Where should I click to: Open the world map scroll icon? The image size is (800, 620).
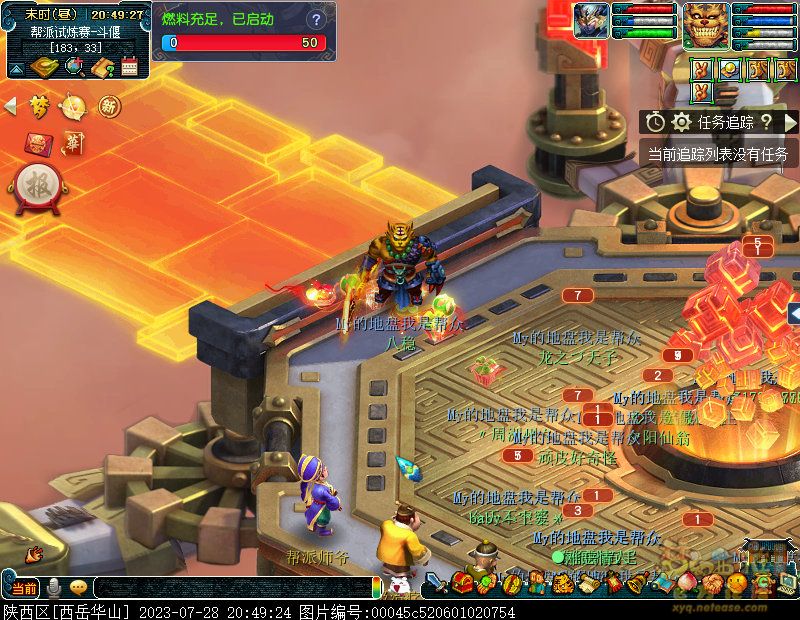pyautogui.click(x=45, y=68)
